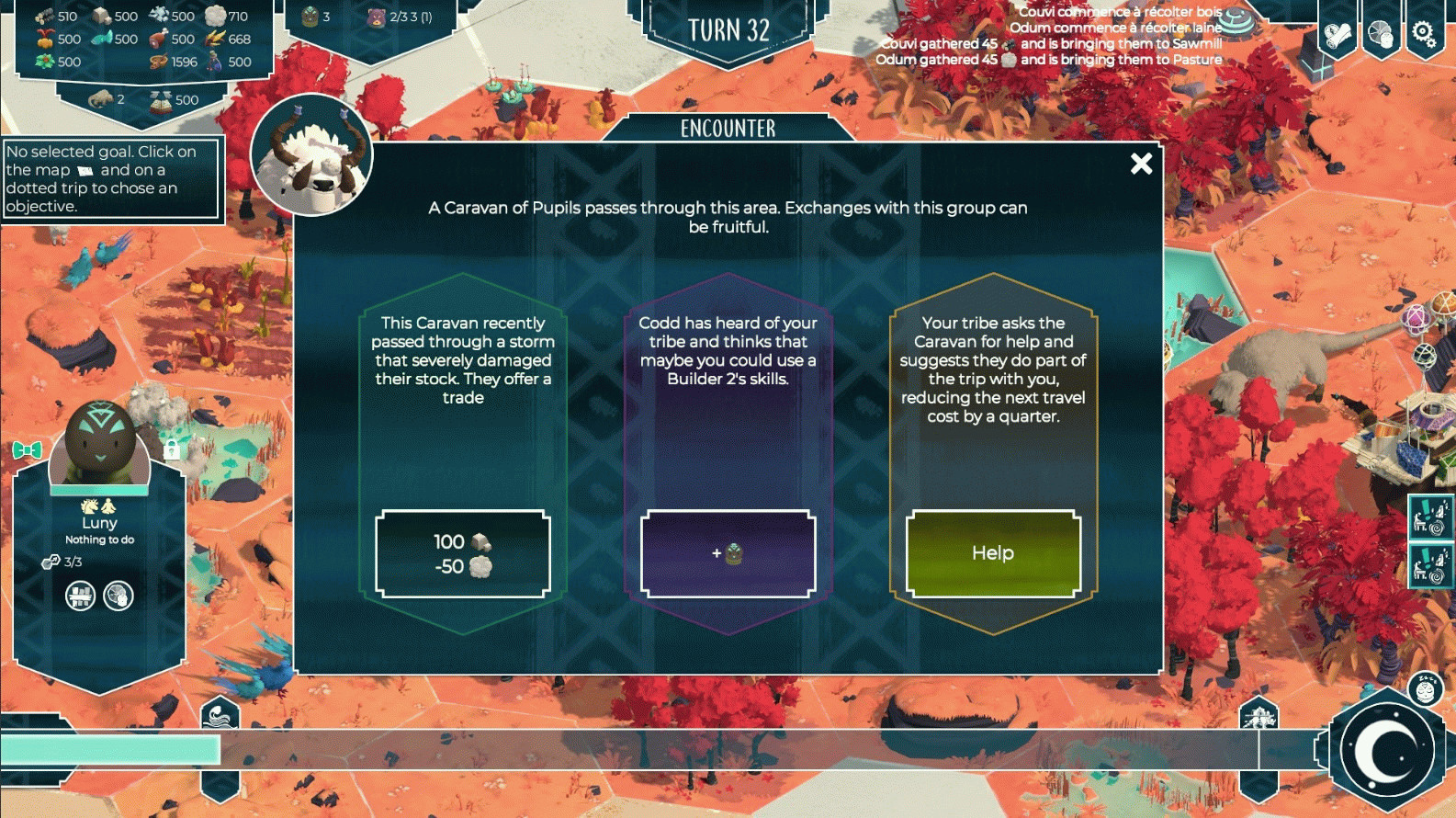Accept the 100 stone for 50 wool trade

463,554
